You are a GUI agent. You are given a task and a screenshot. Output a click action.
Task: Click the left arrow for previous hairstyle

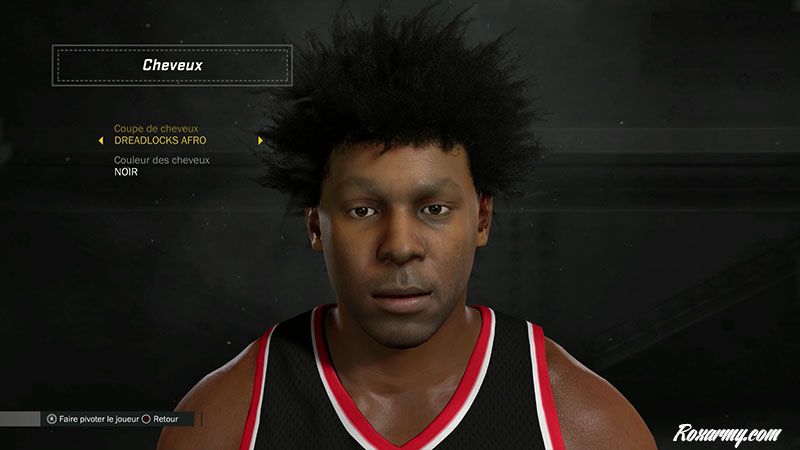click(x=101, y=141)
